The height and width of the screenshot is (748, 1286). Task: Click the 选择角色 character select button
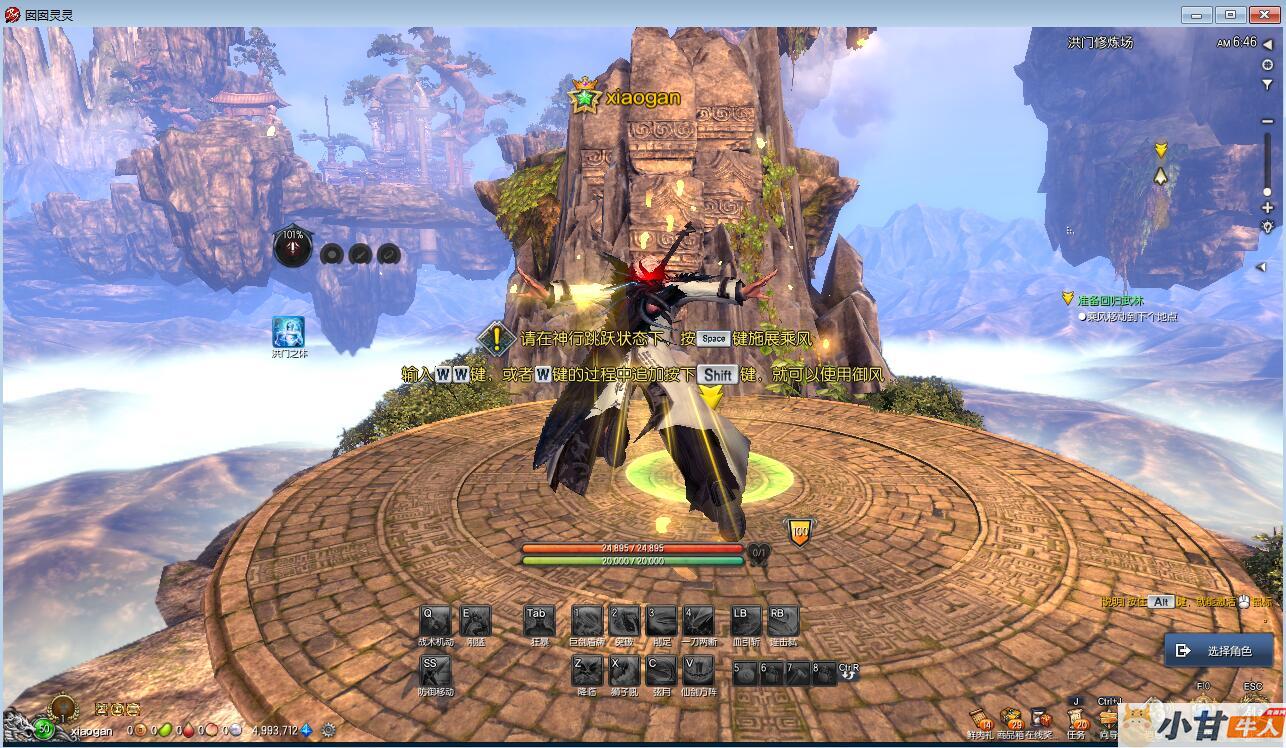click(1218, 651)
